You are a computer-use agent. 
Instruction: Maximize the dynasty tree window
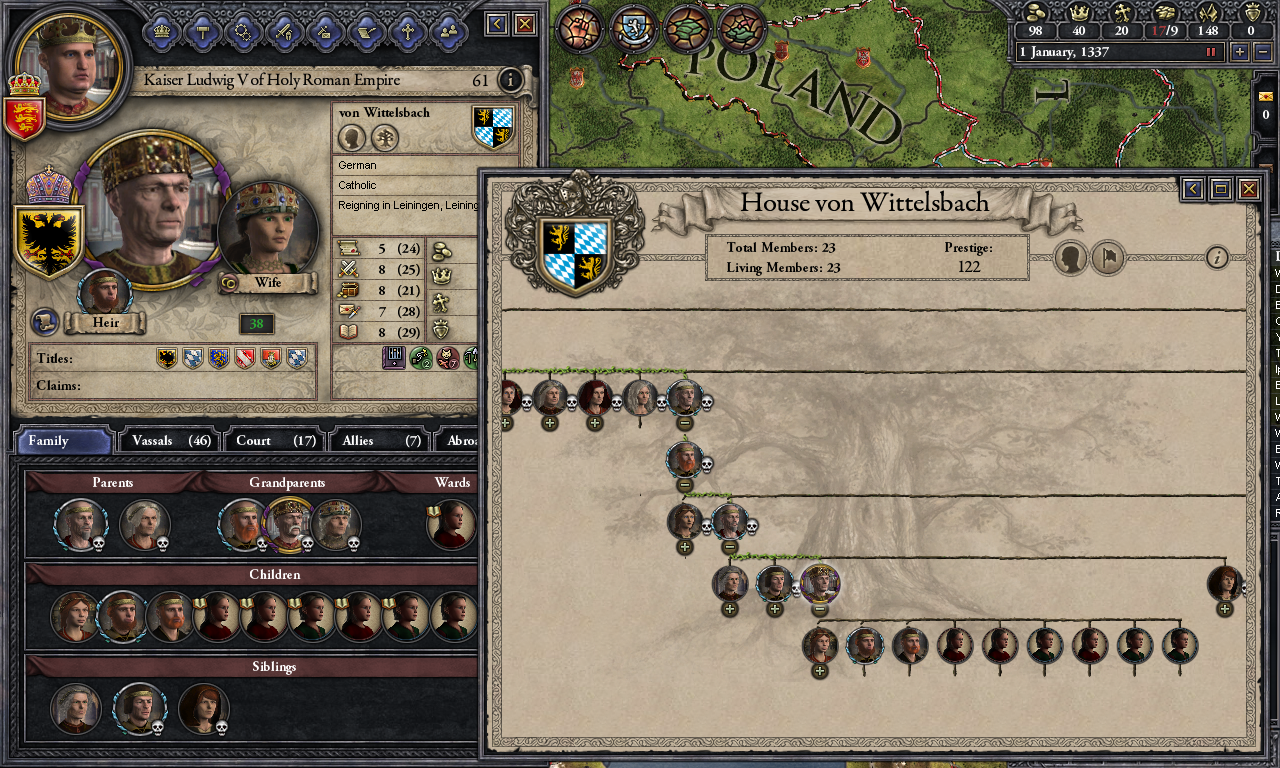(x=1220, y=188)
